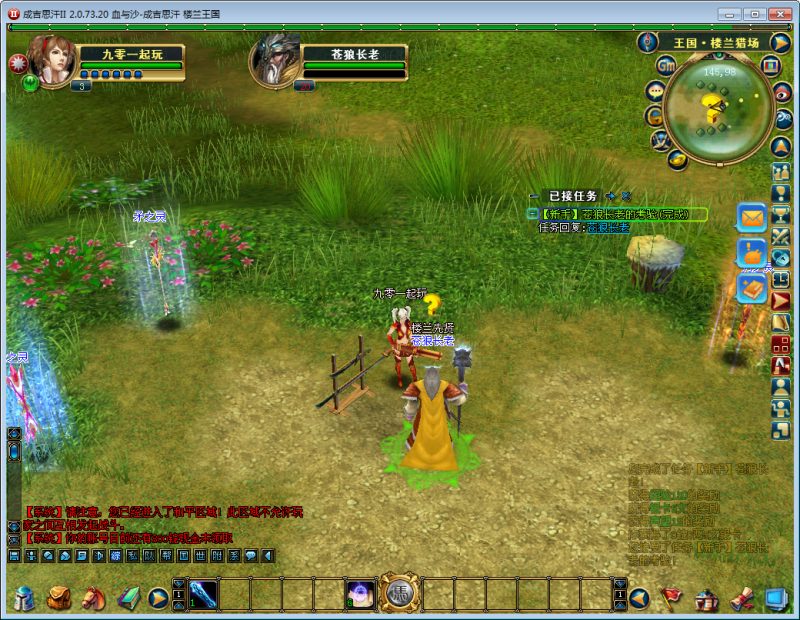This screenshot has height=620, width=800.
Task: Use the purple item in the hotbar
Action: [361, 595]
